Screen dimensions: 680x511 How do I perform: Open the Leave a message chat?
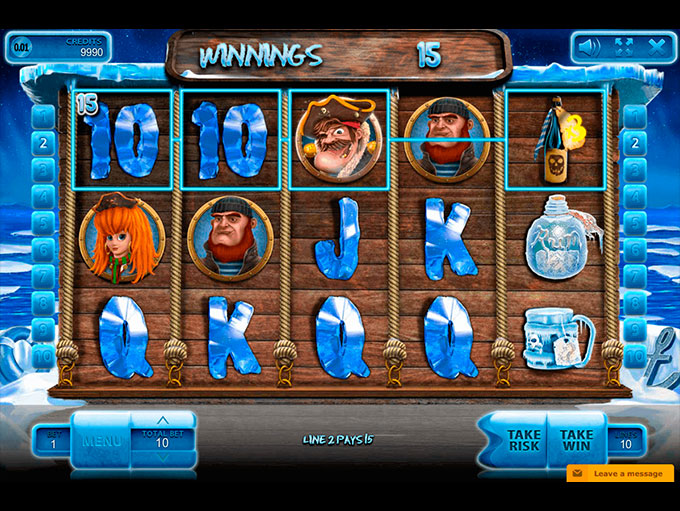[x=622, y=473]
